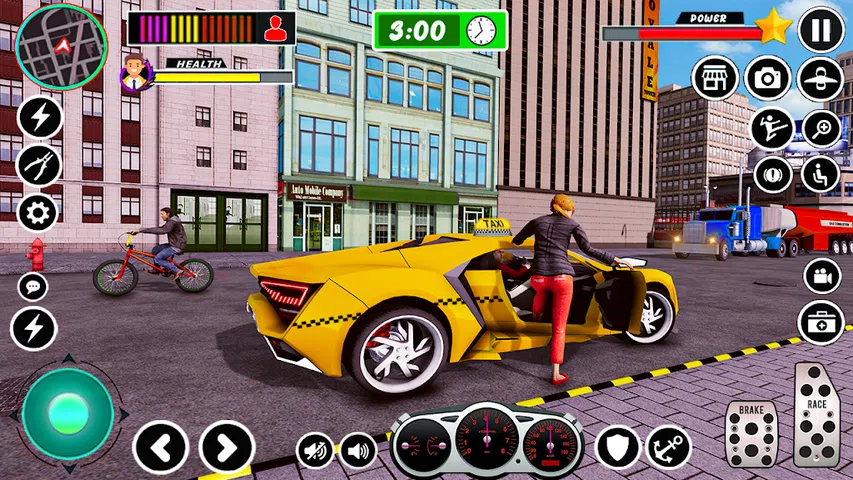Tap the anchor icon button

(668, 446)
